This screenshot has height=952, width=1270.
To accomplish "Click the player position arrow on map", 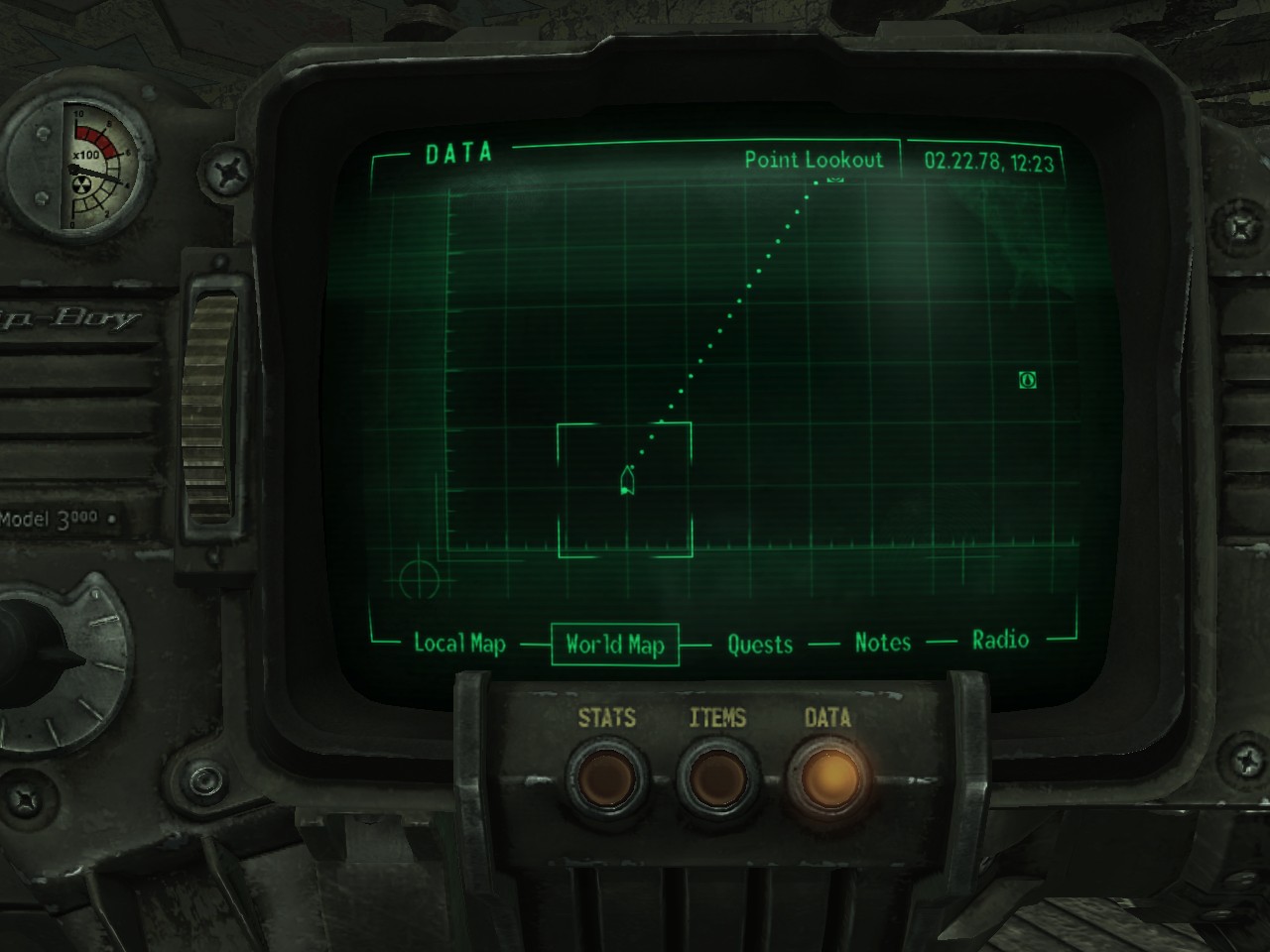I will (x=626, y=480).
